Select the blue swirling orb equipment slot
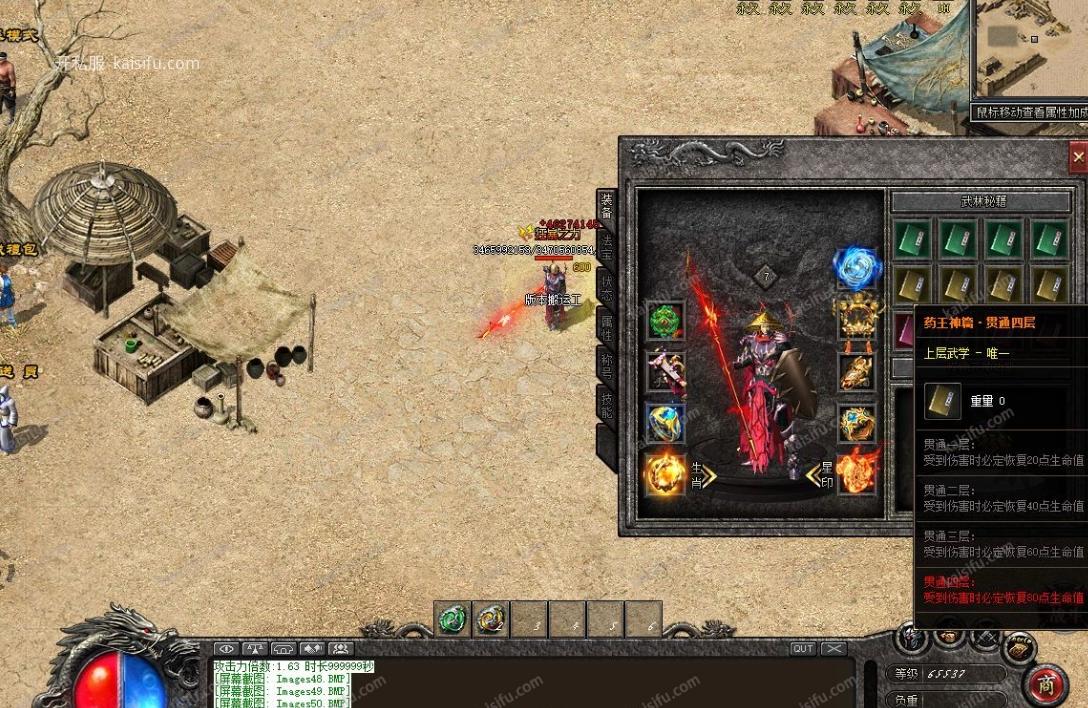Image resolution: width=1088 pixels, height=708 pixels. coord(857,268)
